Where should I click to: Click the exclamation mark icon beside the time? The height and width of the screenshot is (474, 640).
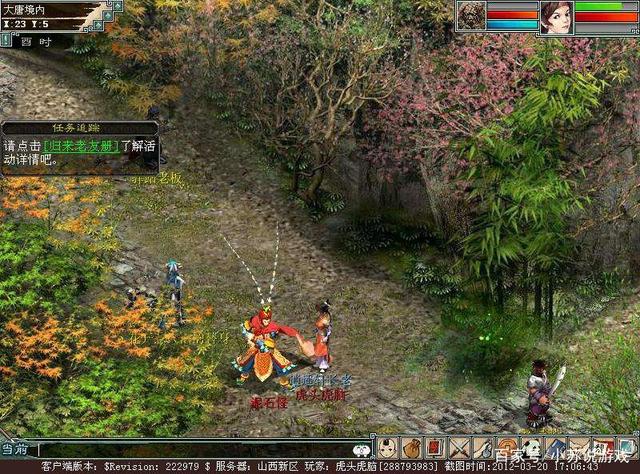pyautogui.click(x=7, y=40)
